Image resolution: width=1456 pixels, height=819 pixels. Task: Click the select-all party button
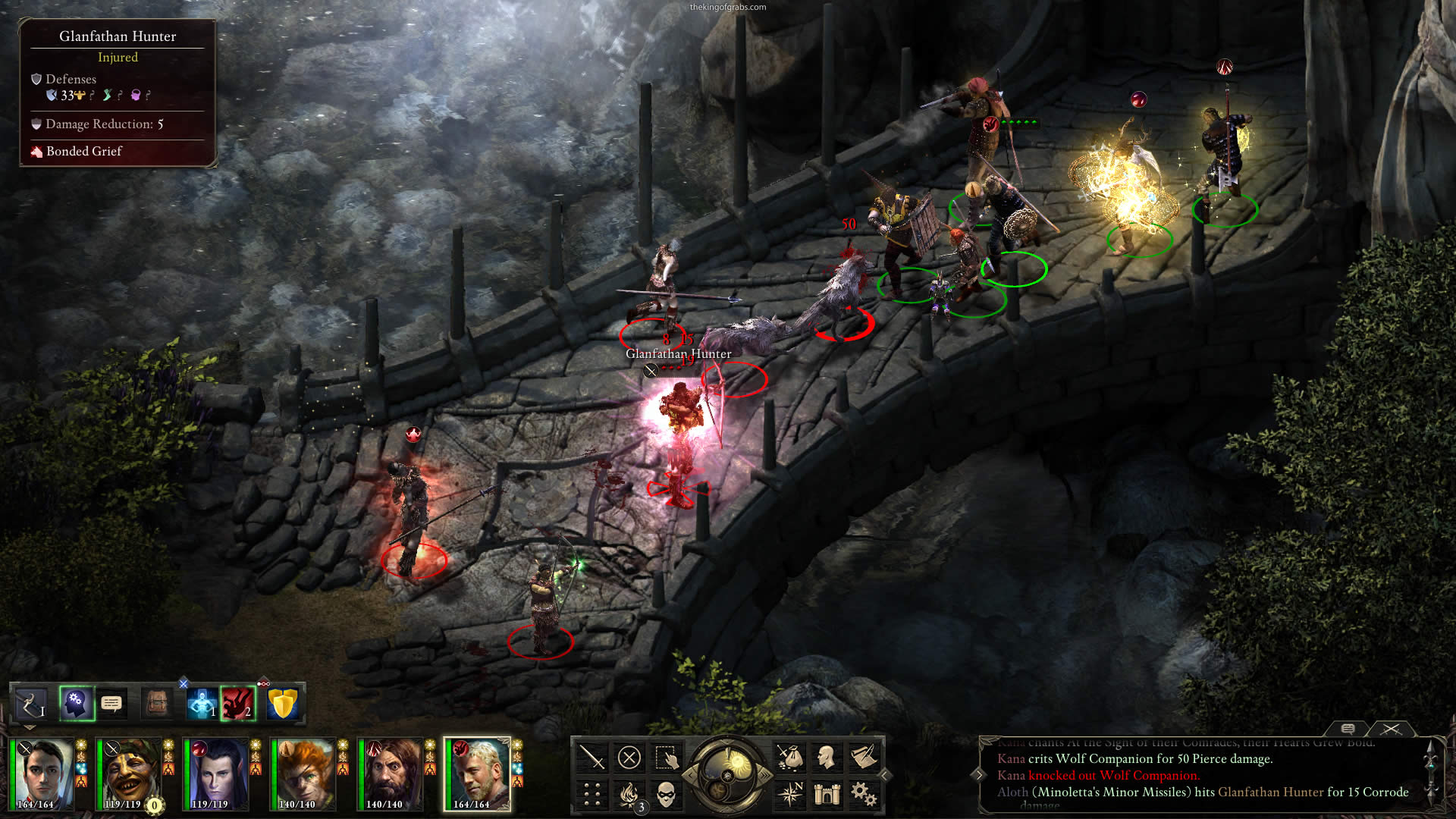tap(666, 757)
